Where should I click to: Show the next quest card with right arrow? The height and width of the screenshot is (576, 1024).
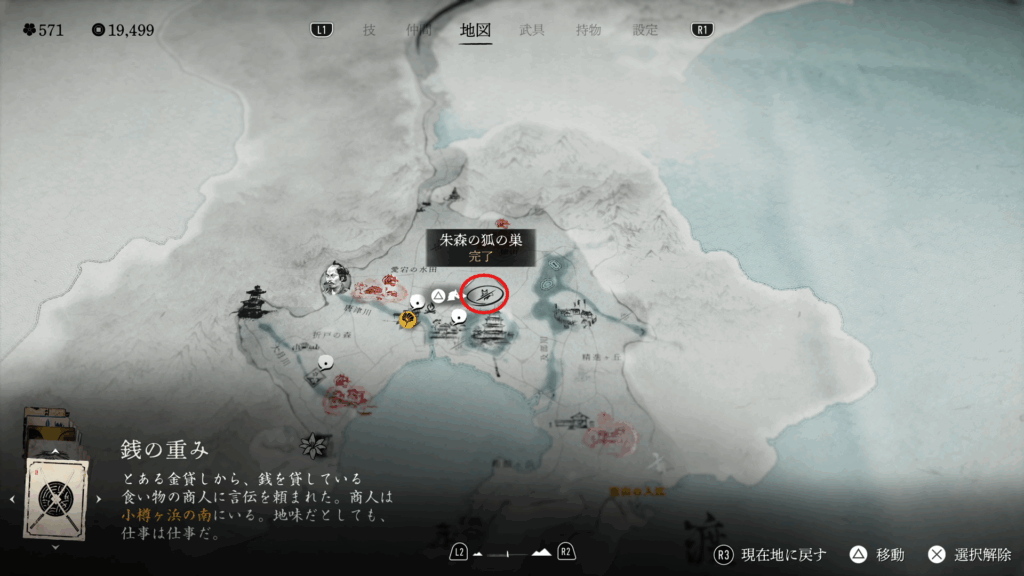[98, 497]
